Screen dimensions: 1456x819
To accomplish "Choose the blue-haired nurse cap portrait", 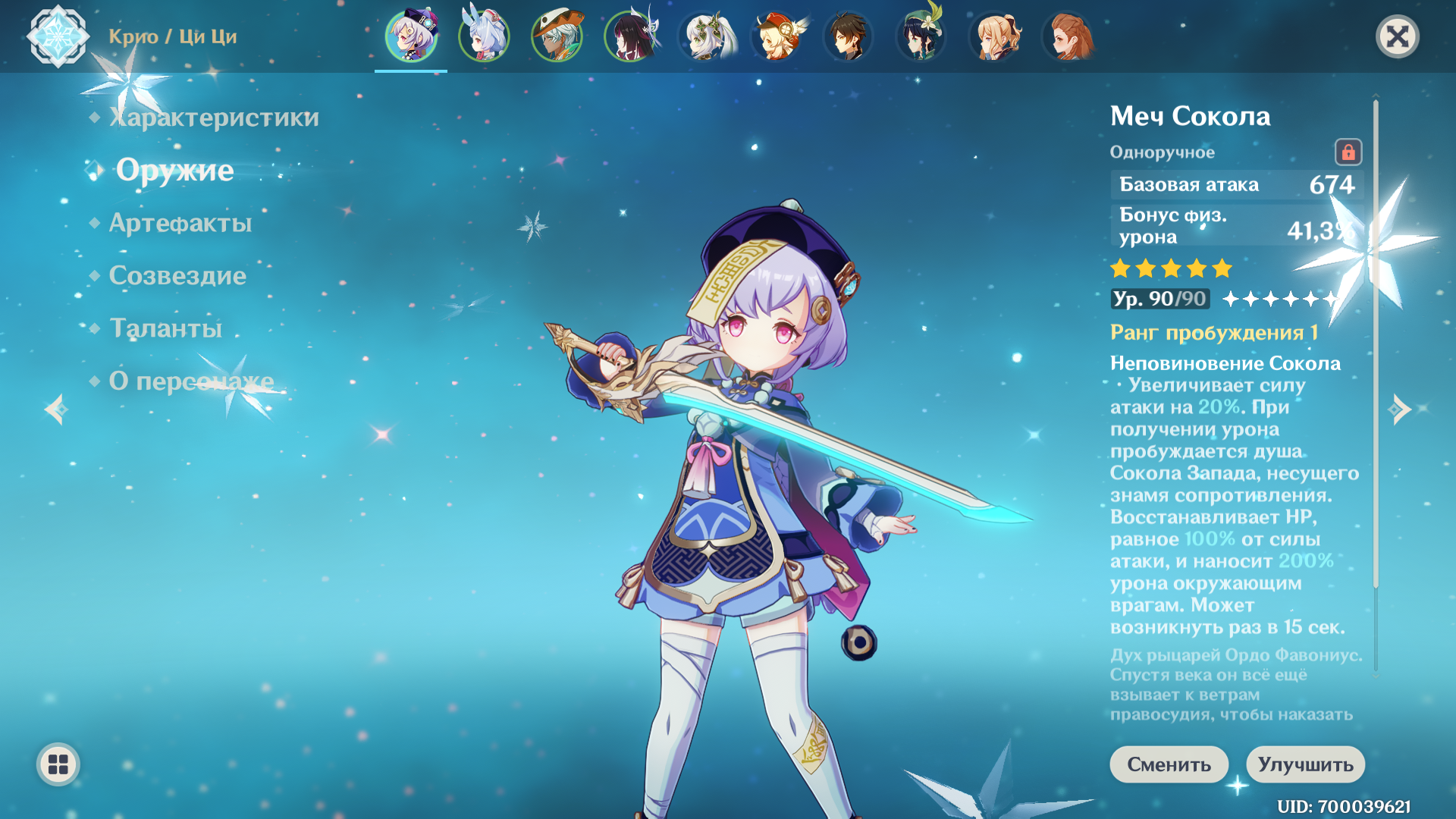I will click(x=484, y=36).
